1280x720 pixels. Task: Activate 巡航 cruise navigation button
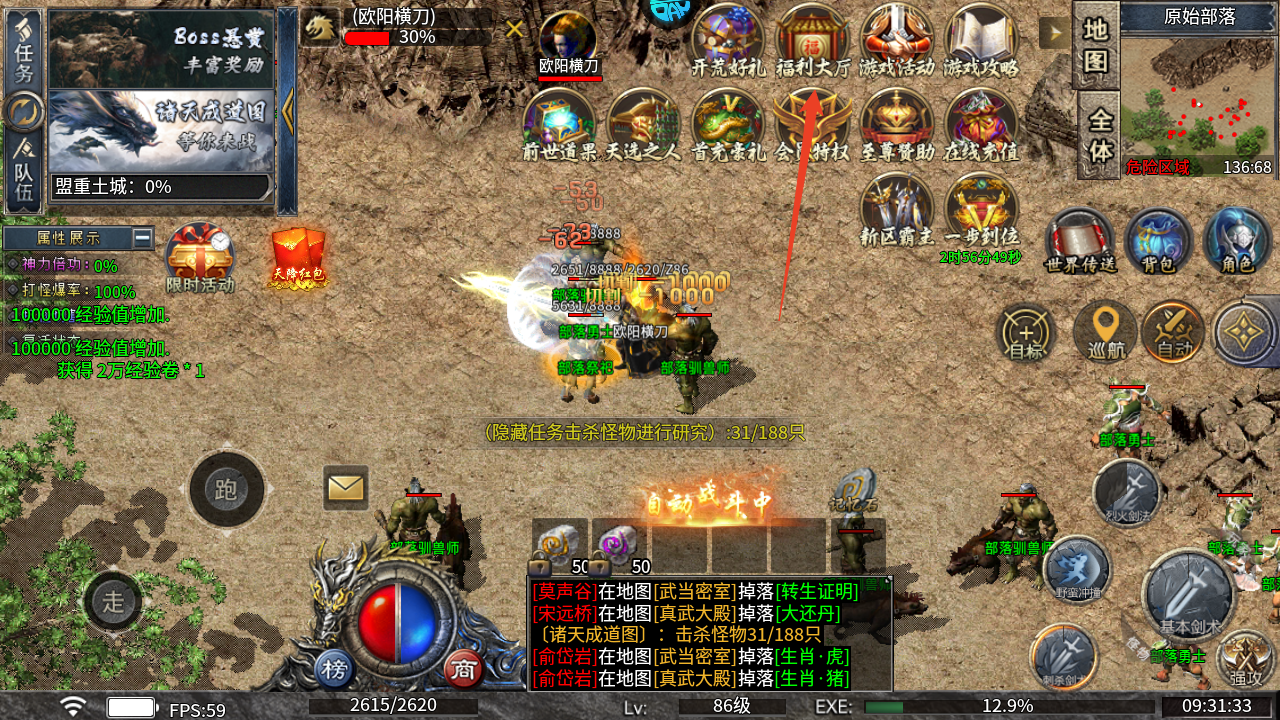pyautogui.click(x=1105, y=332)
